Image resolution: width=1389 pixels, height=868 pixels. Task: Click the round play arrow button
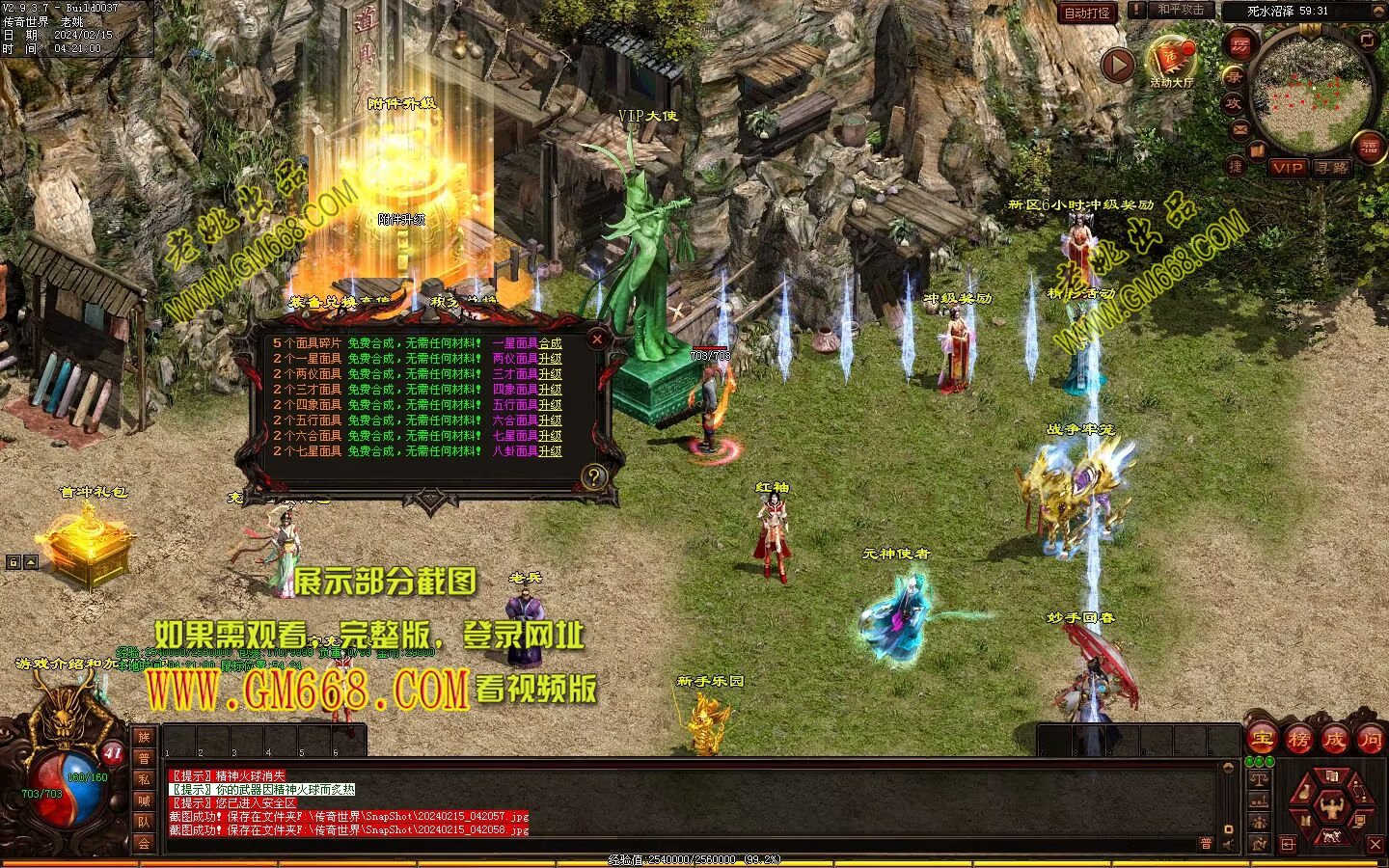click(x=1118, y=65)
